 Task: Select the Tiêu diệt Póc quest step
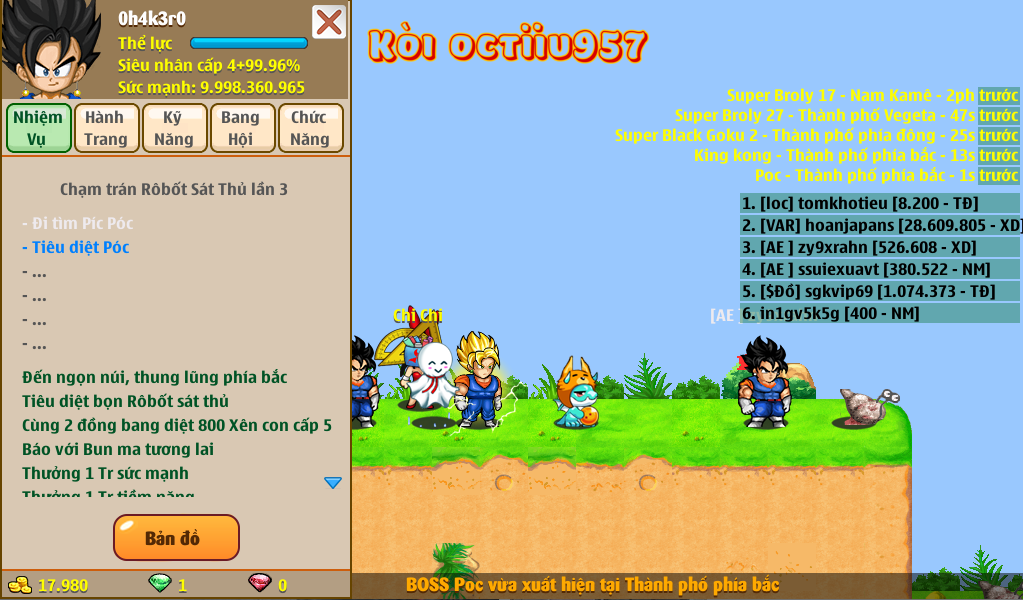pyautogui.click(x=80, y=247)
